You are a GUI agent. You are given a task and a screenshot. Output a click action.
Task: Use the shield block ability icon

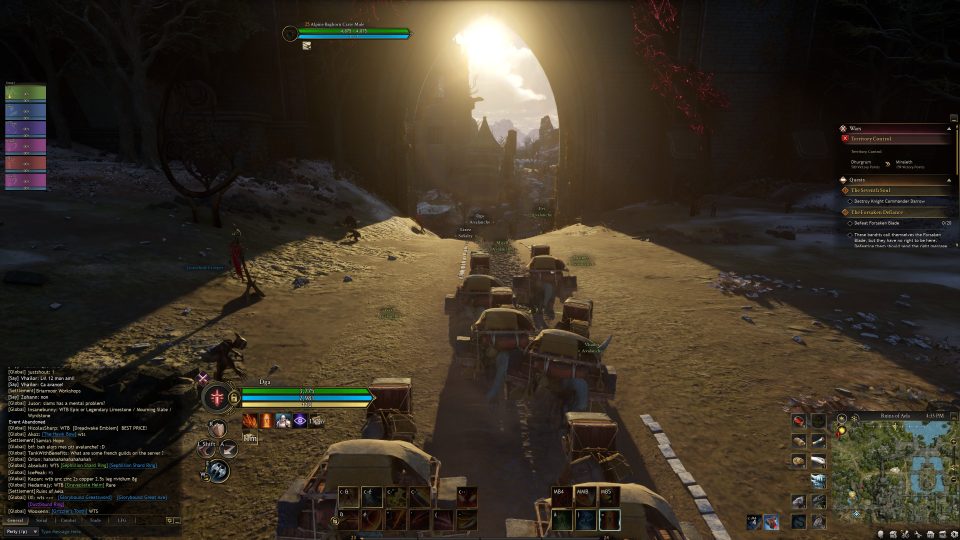coord(217,429)
